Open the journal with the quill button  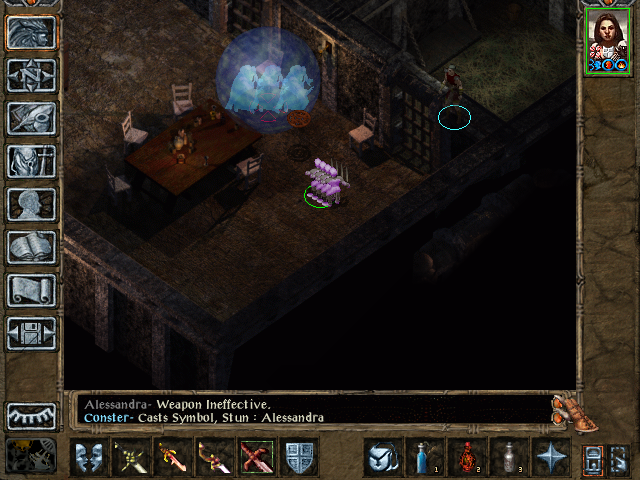(31, 118)
